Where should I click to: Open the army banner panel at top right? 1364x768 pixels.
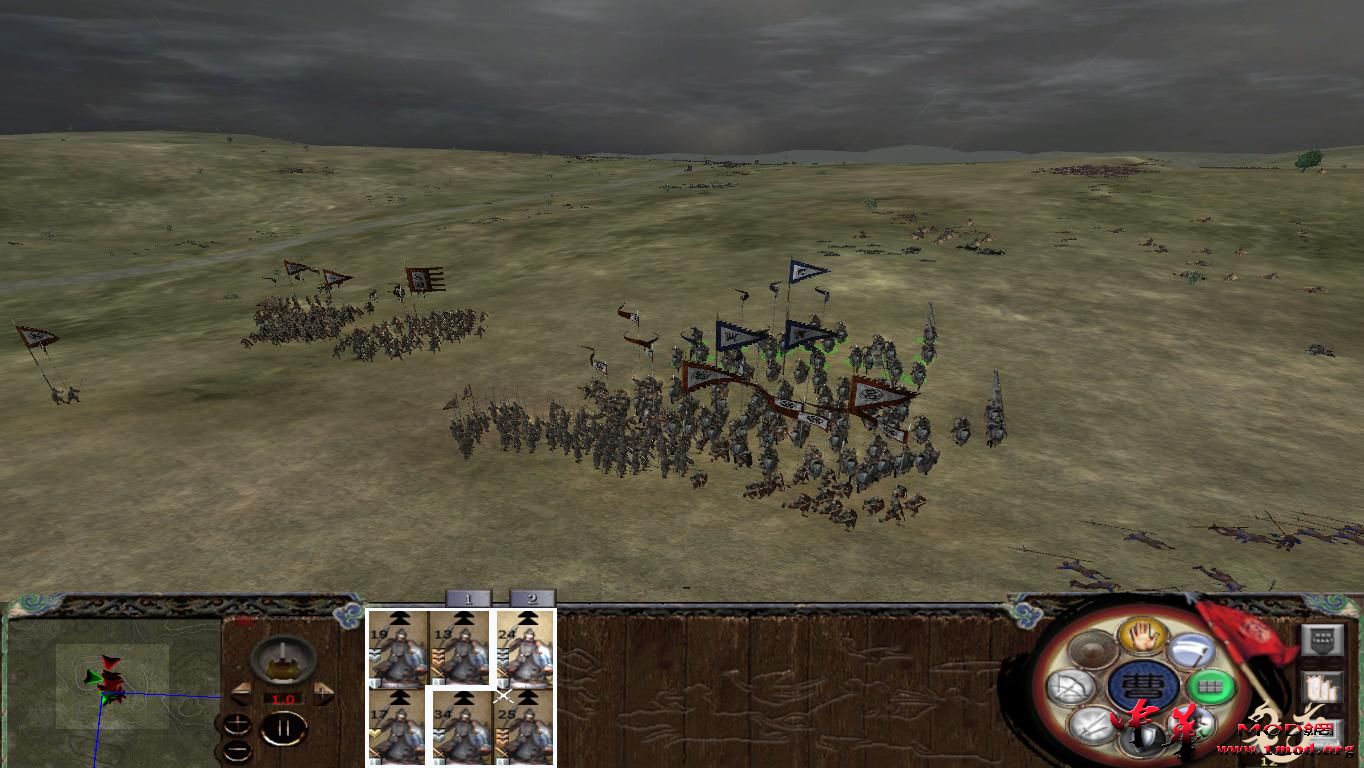1323,637
